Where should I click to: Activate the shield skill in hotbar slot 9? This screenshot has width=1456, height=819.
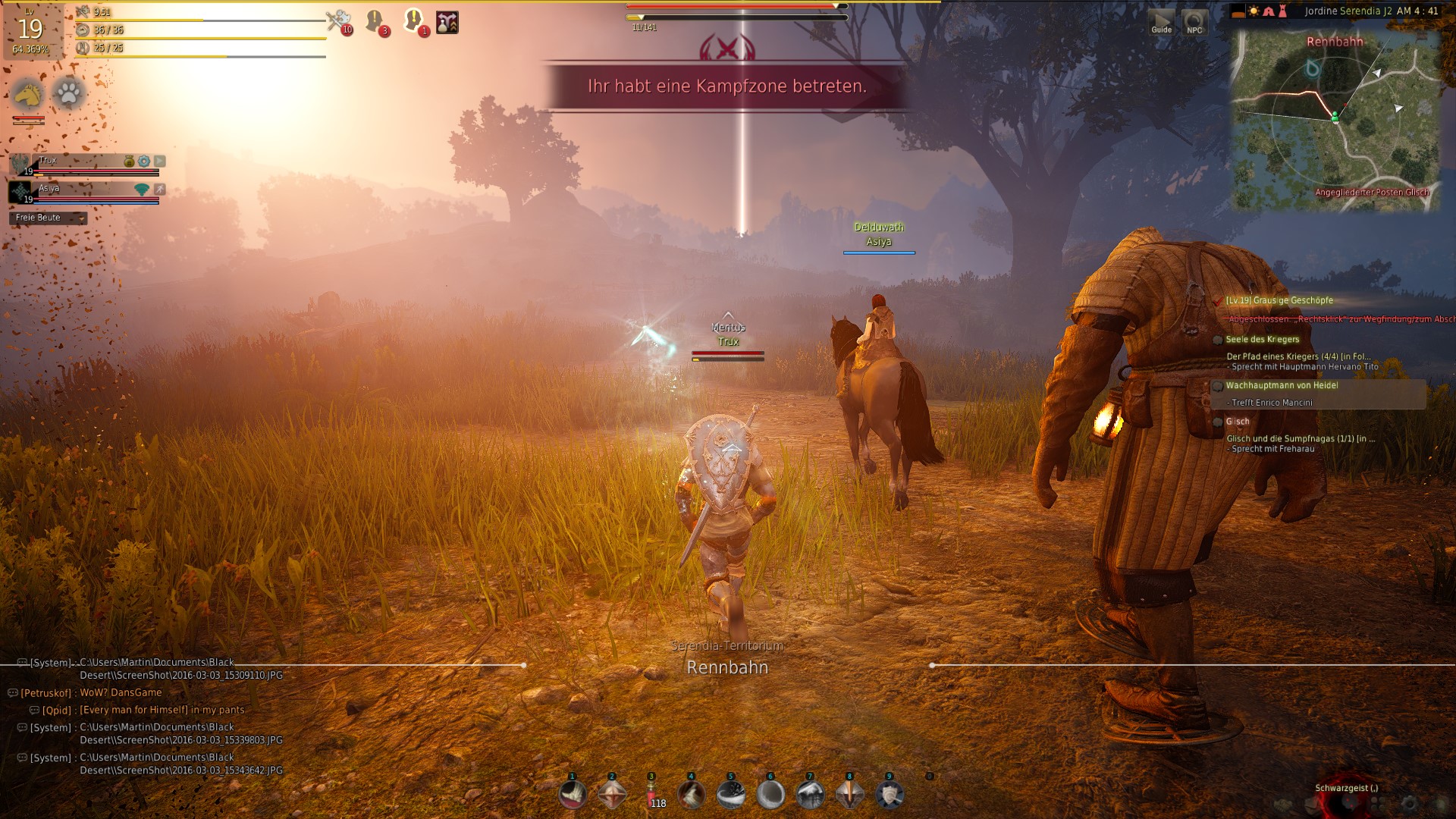tap(889, 795)
